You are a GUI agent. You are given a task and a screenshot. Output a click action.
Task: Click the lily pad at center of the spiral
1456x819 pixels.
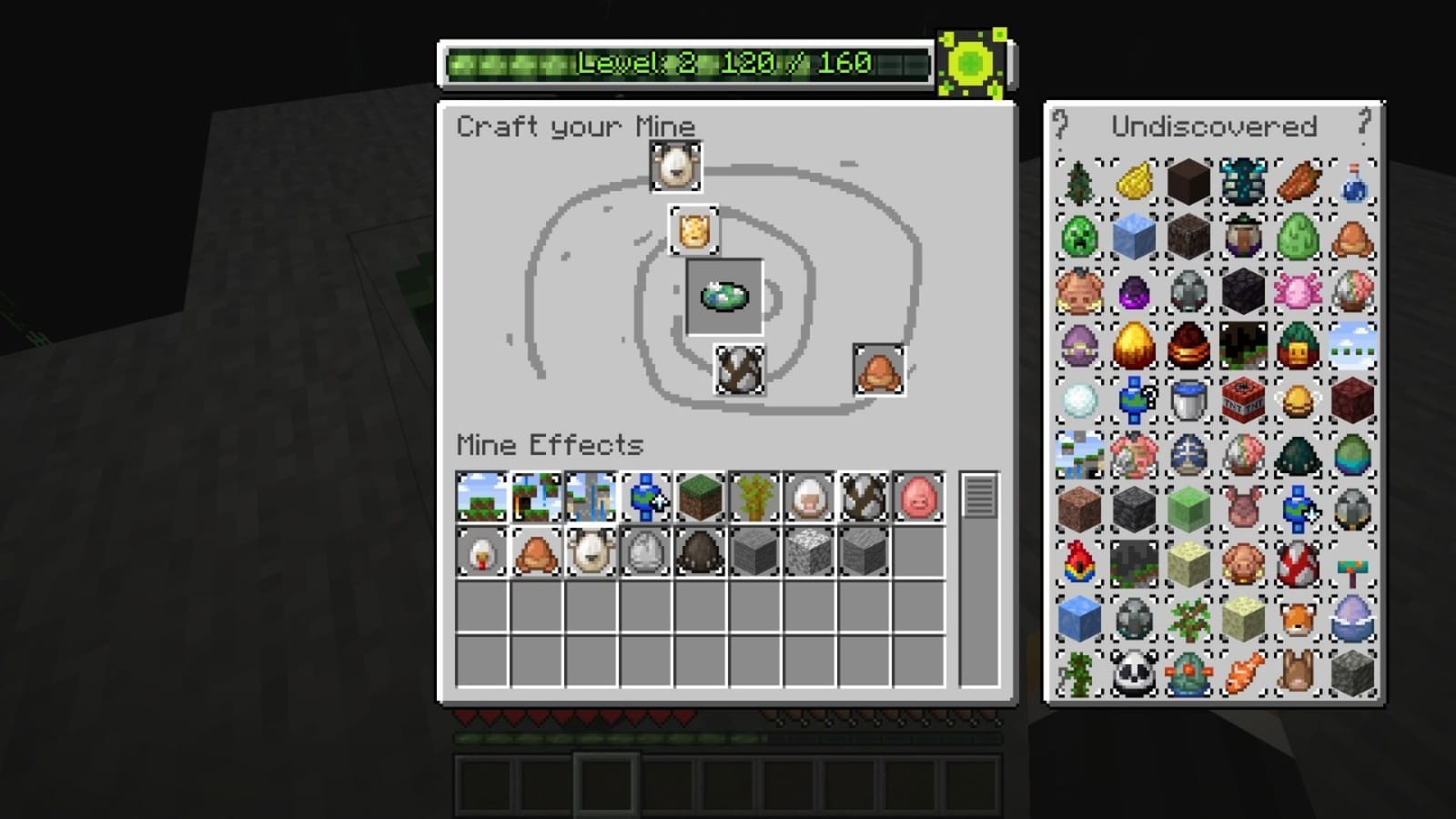click(725, 294)
